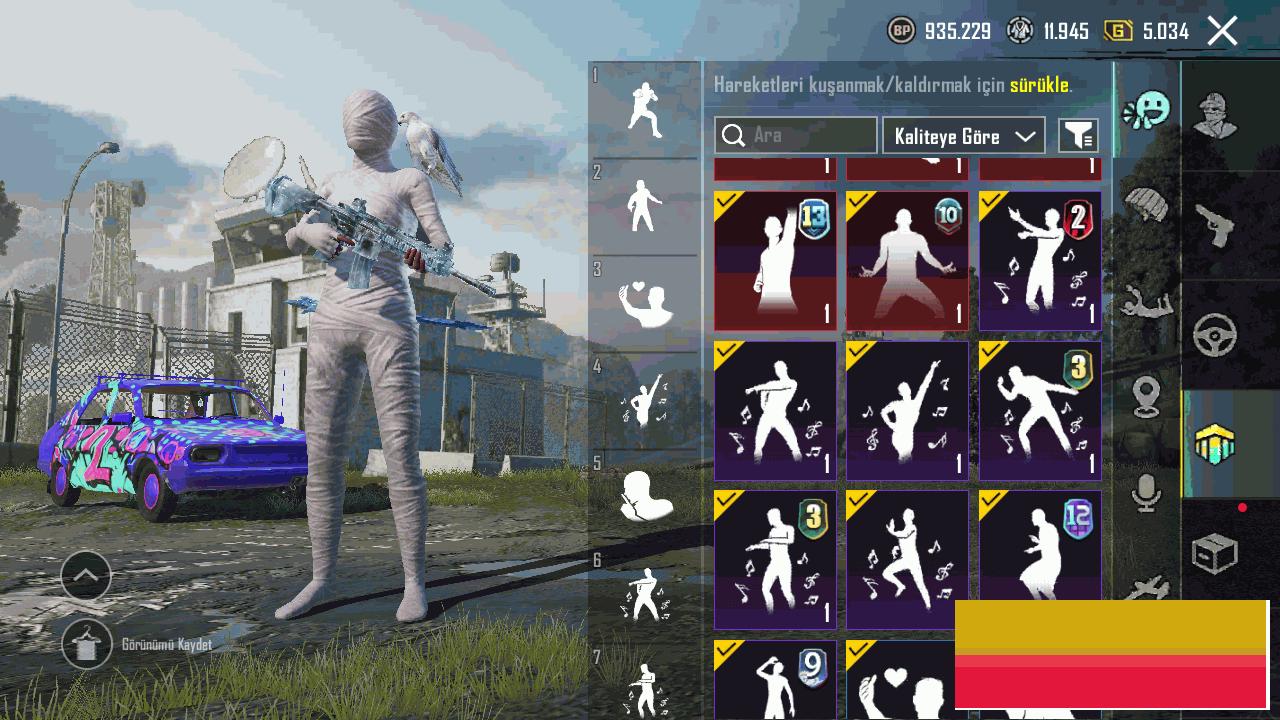Open the Kaliteye Göre sort dropdown
Screen dimensions: 1280x720
[963, 136]
